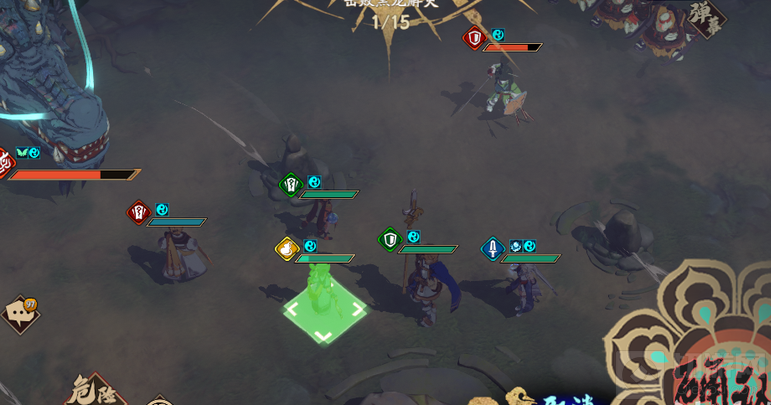
Task: Select the green highlighted movement tile
Action: pyautogui.click(x=323, y=312)
